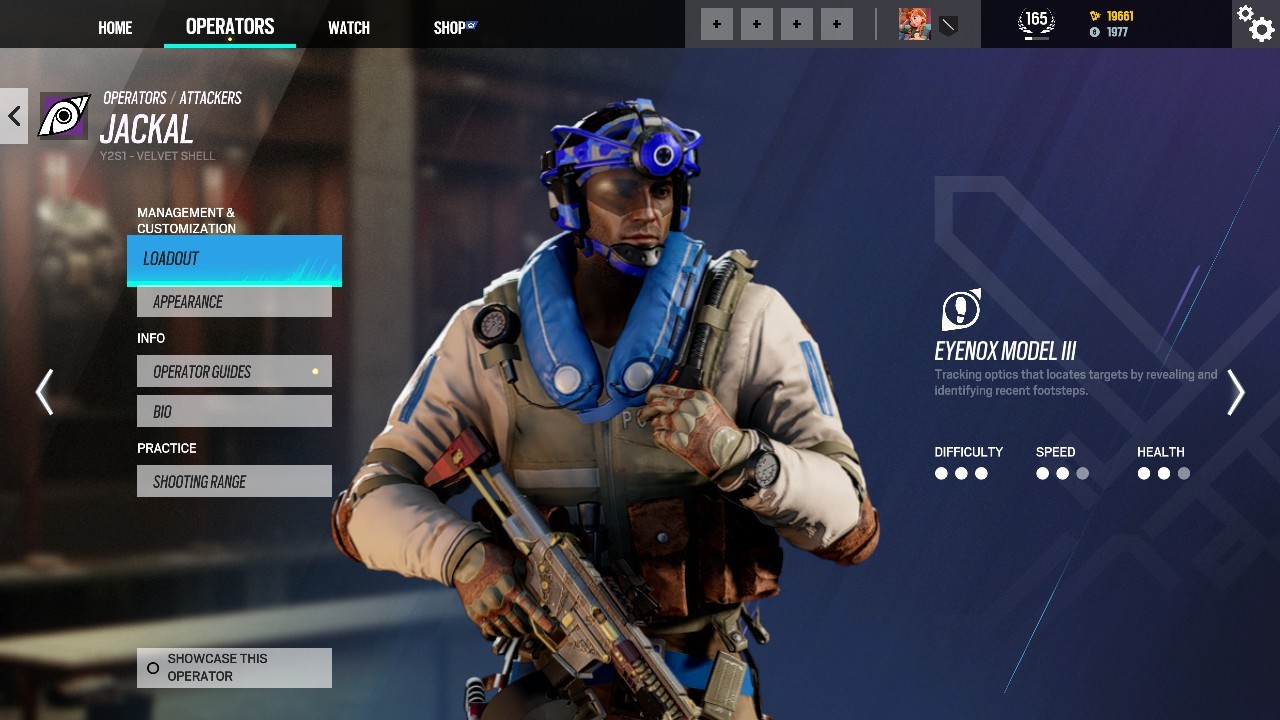Click the player profile avatar
Image resolution: width=1280 pixels, height=720 pixels.
pos(914,24)
